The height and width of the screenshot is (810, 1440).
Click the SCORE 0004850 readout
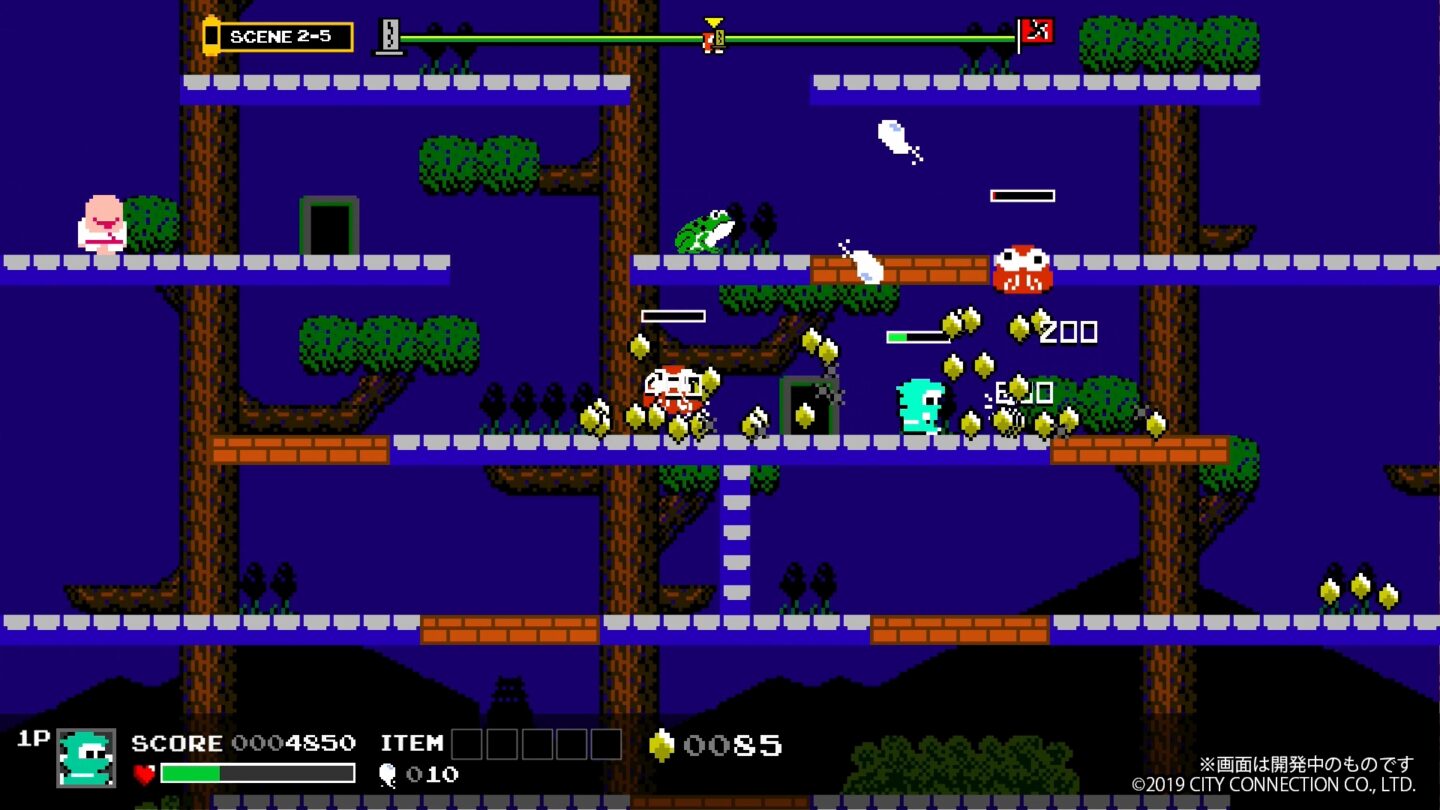click(x=243, y=744)
